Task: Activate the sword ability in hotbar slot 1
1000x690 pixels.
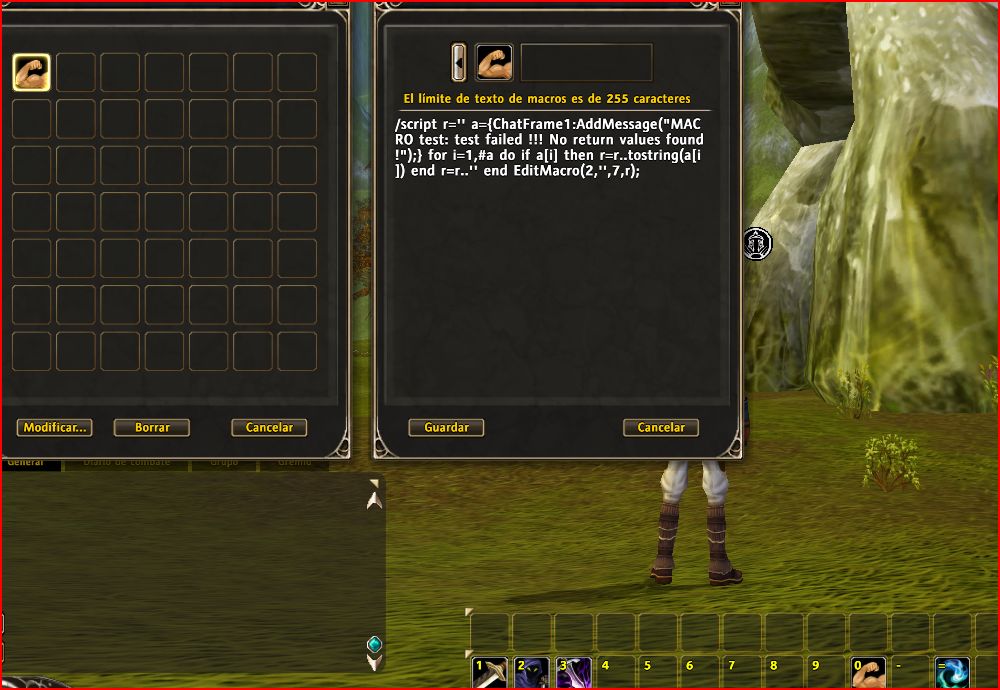Action: click(x=490, y=673)
